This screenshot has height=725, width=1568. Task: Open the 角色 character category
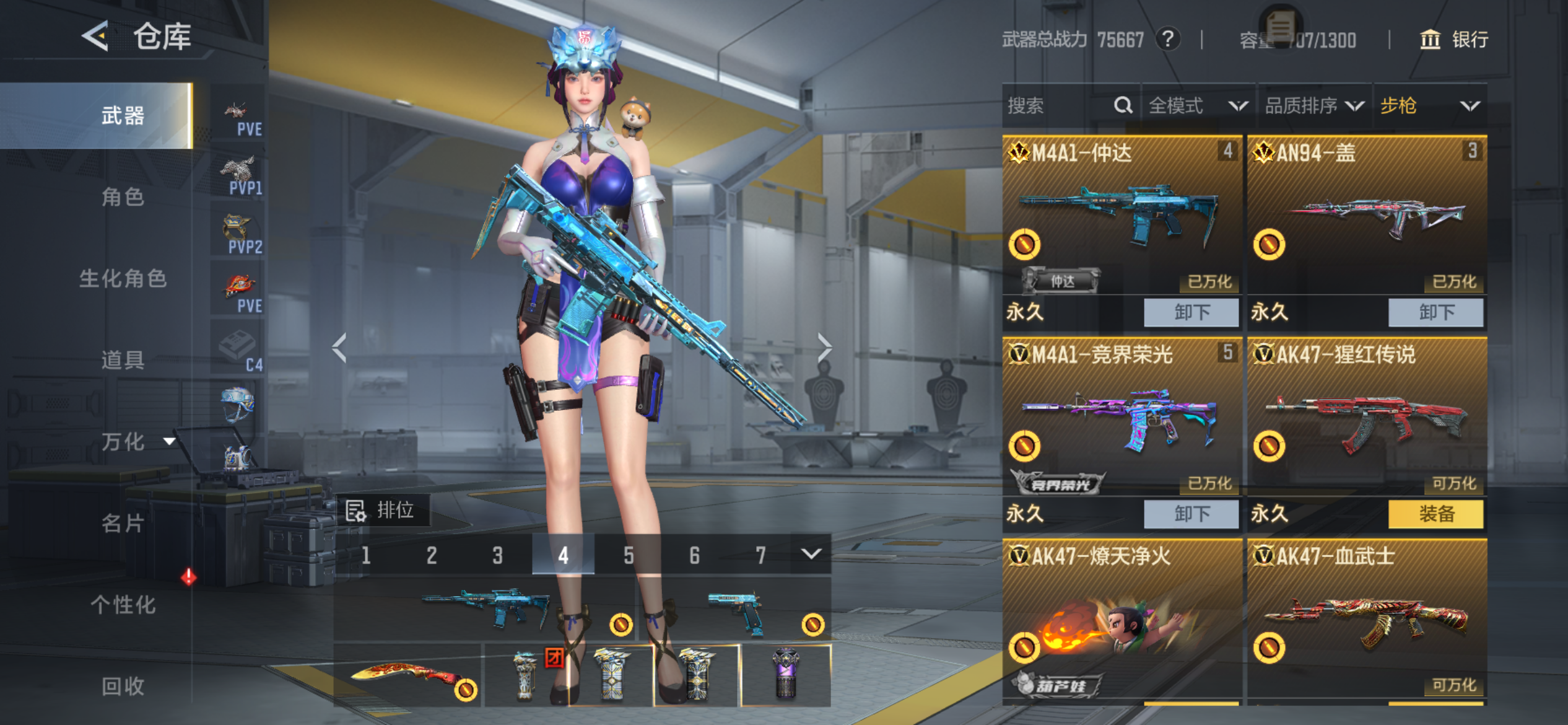tap(123, 197)
